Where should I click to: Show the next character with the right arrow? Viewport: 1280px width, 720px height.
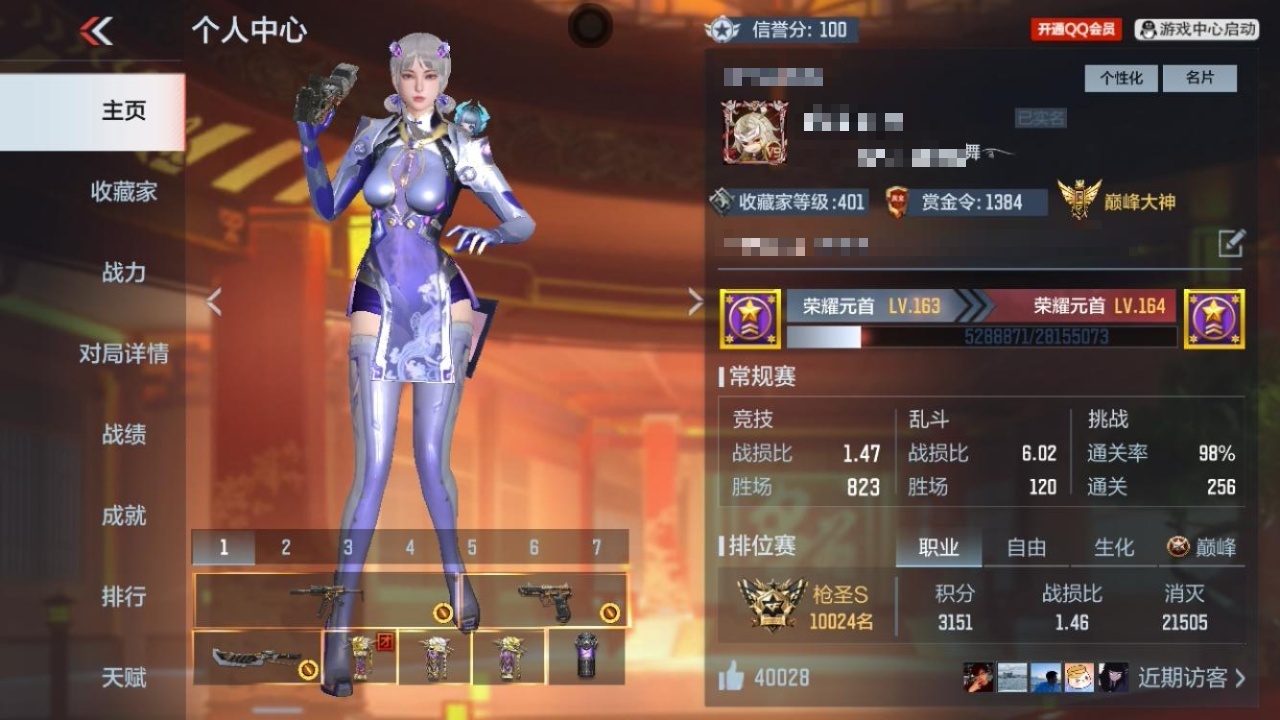point(696,302)
